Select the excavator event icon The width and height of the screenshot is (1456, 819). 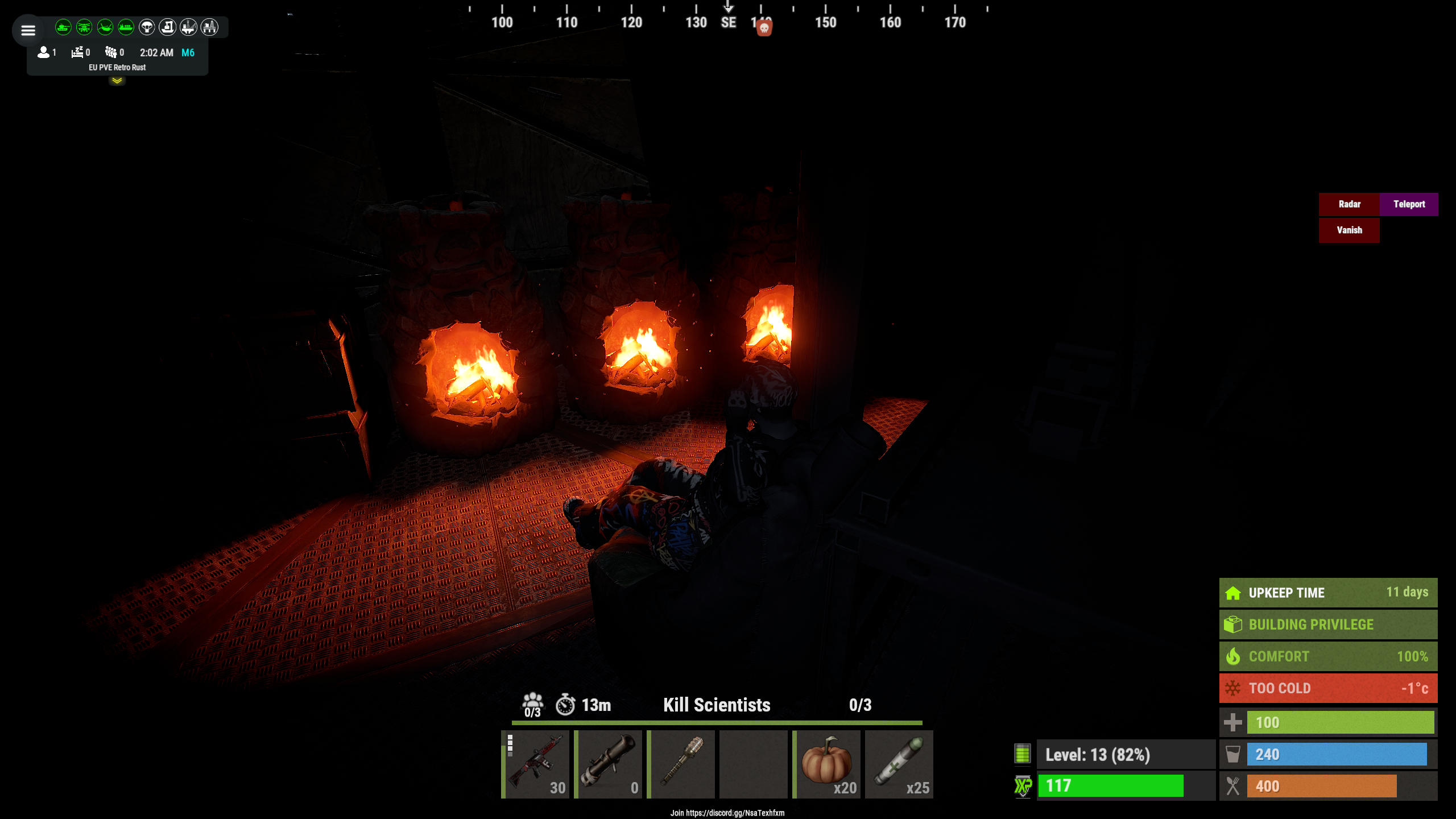tap(167, 27)
